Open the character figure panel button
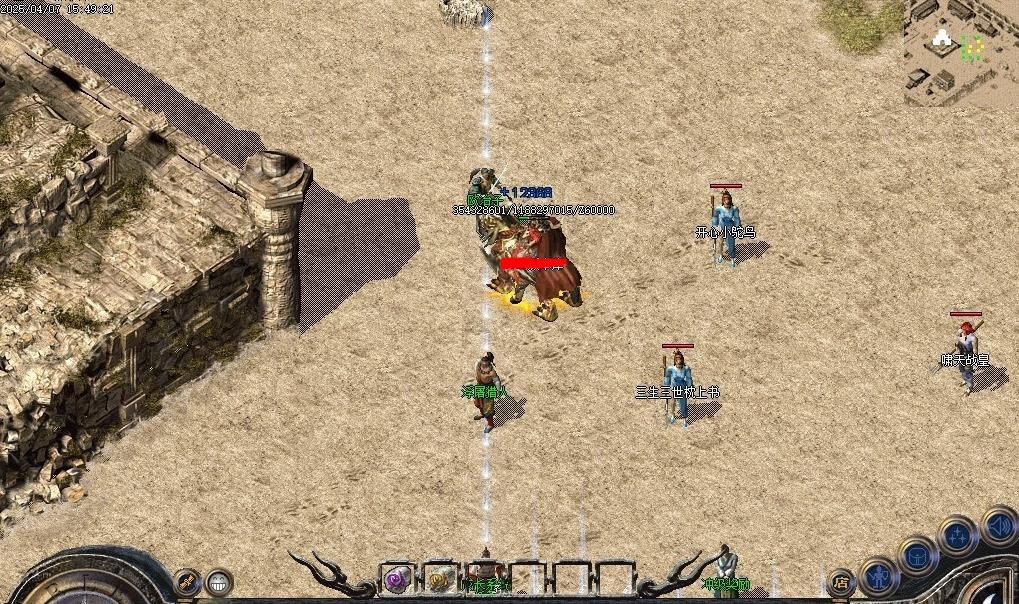1019x604 pixels. (x=879, y=575)
